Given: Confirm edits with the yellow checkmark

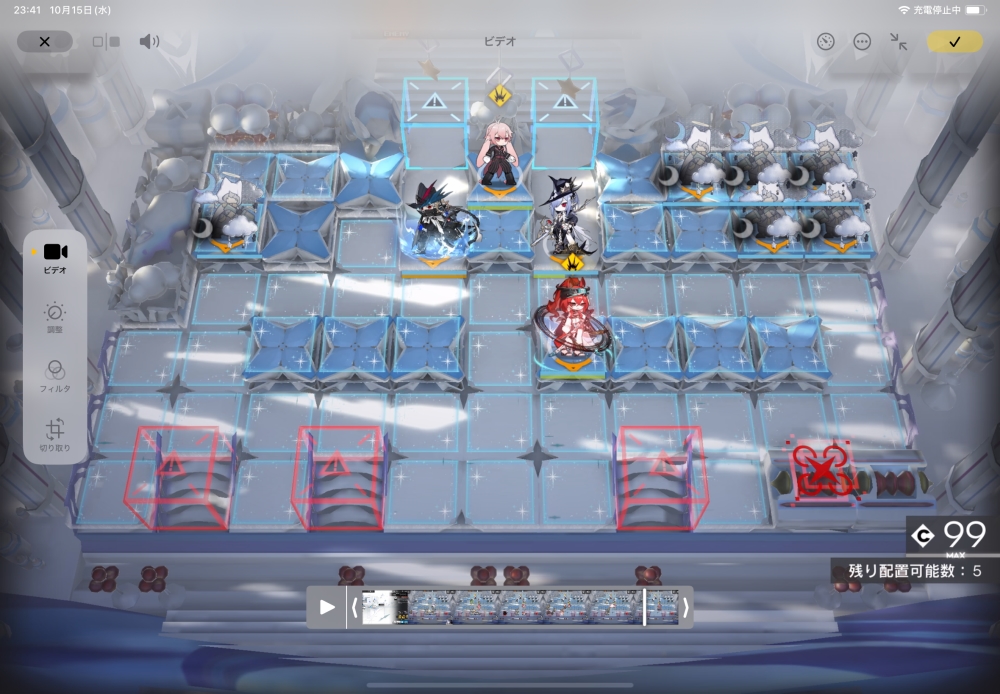Looking at the screenshot, I should click(954, 42).
